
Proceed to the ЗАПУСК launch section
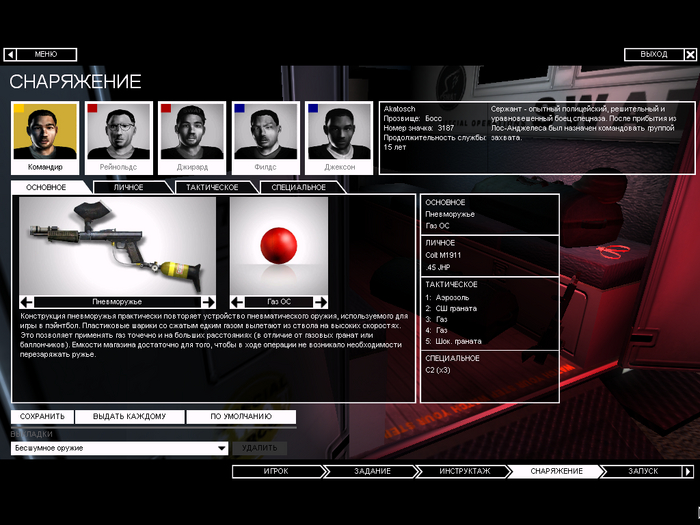point(643,470)
